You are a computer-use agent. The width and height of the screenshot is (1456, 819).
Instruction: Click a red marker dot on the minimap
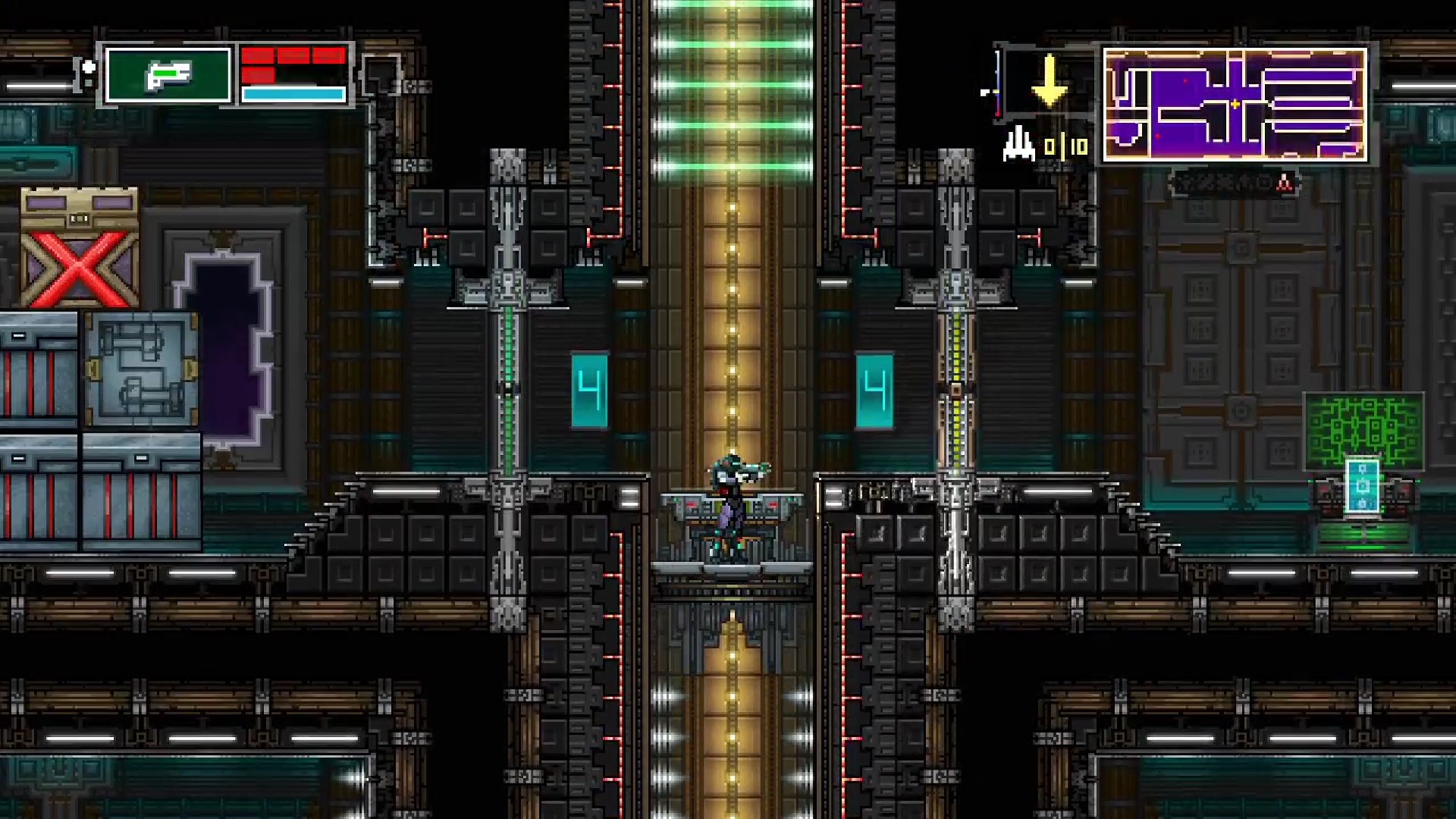(x=1185, y=81)
